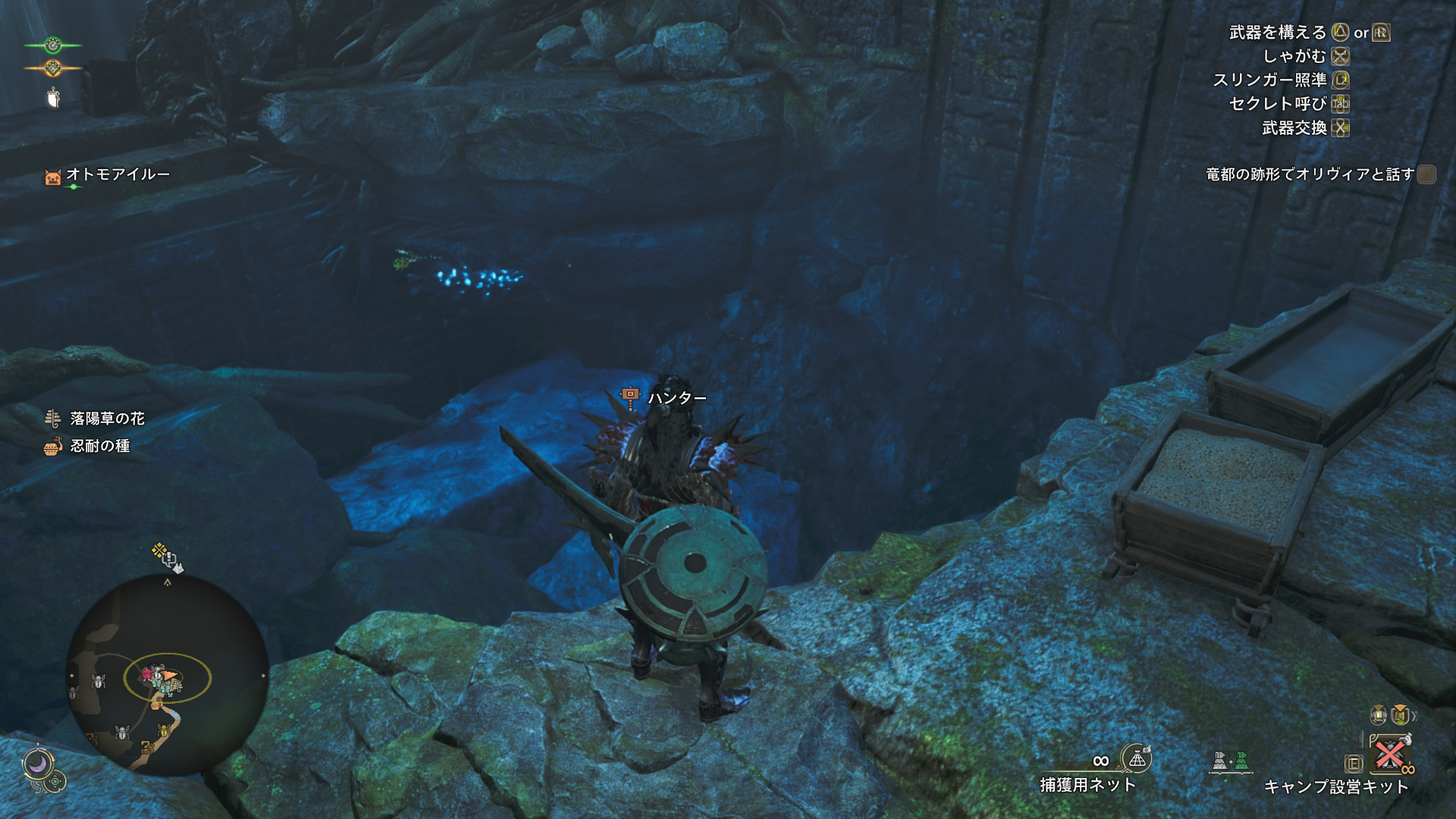Open the circular minimap
Viewport: 1456px width, 819px height.
point(167,675)
